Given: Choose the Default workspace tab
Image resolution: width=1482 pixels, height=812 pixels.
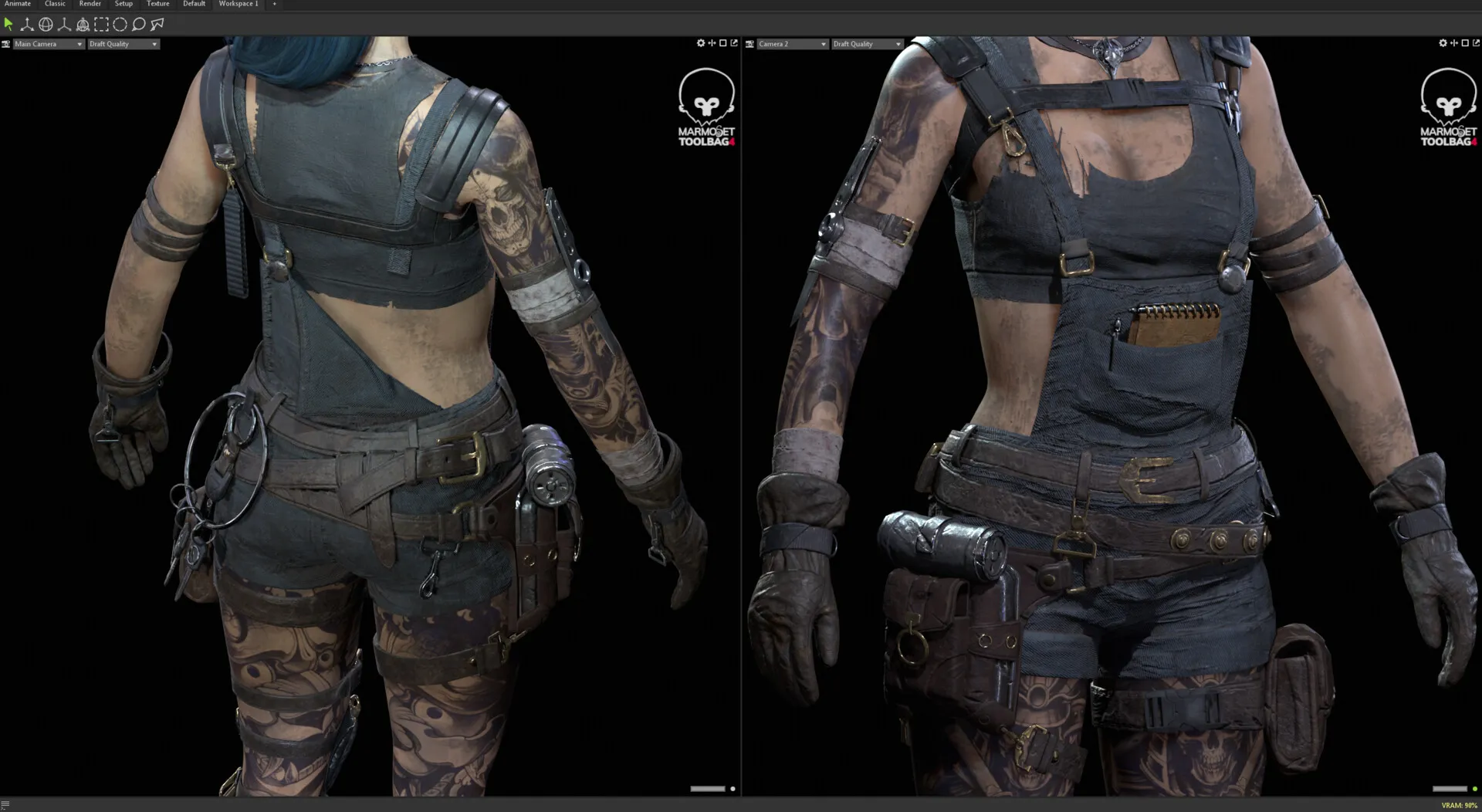Looking at the screenshot, I should [x=194, y=4].
